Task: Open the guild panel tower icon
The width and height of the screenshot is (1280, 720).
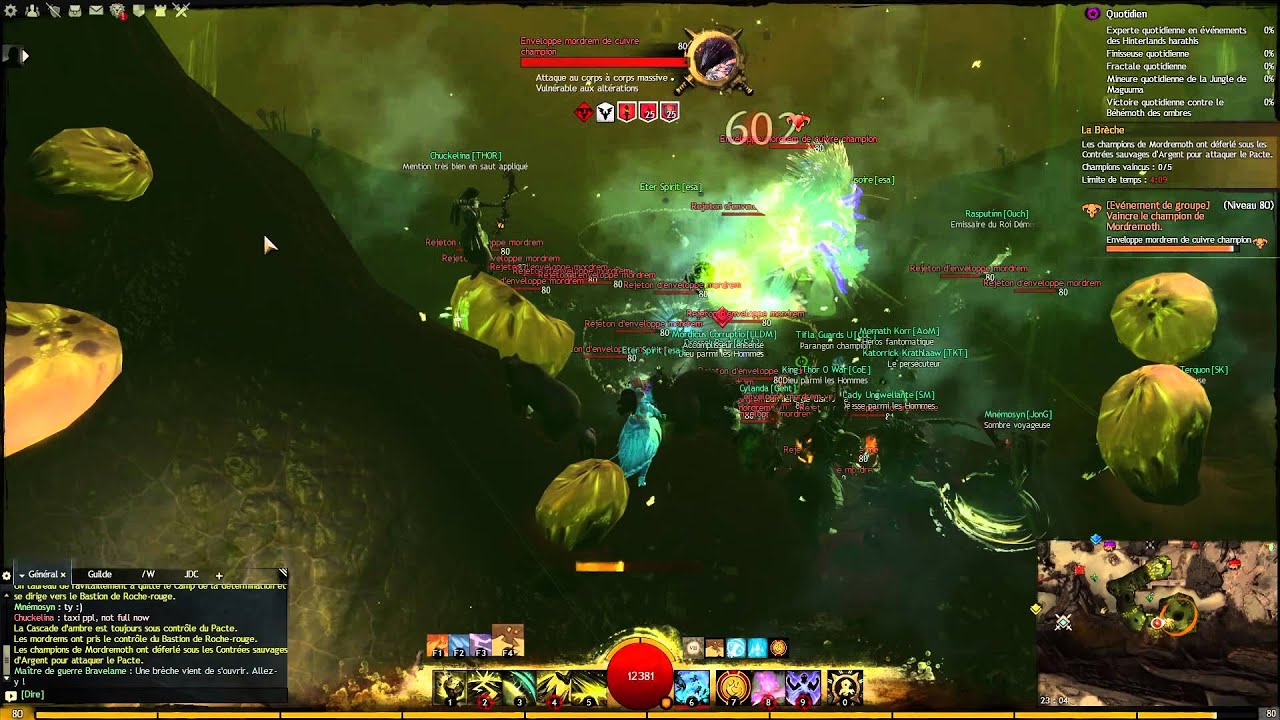Action: pos(159,11)
